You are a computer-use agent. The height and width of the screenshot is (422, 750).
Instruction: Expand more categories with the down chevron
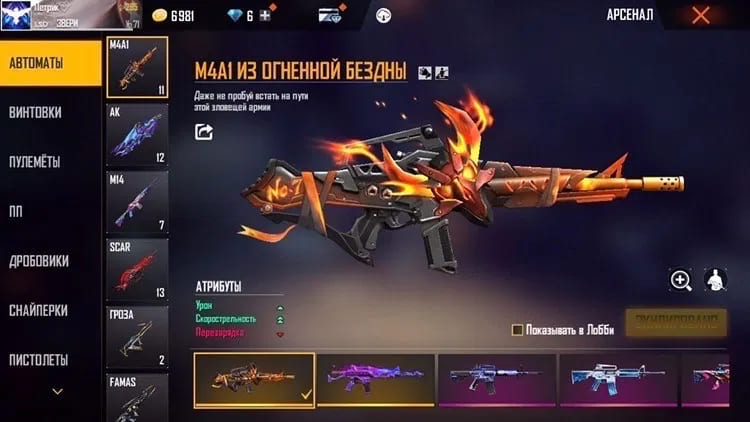point(57,391)
